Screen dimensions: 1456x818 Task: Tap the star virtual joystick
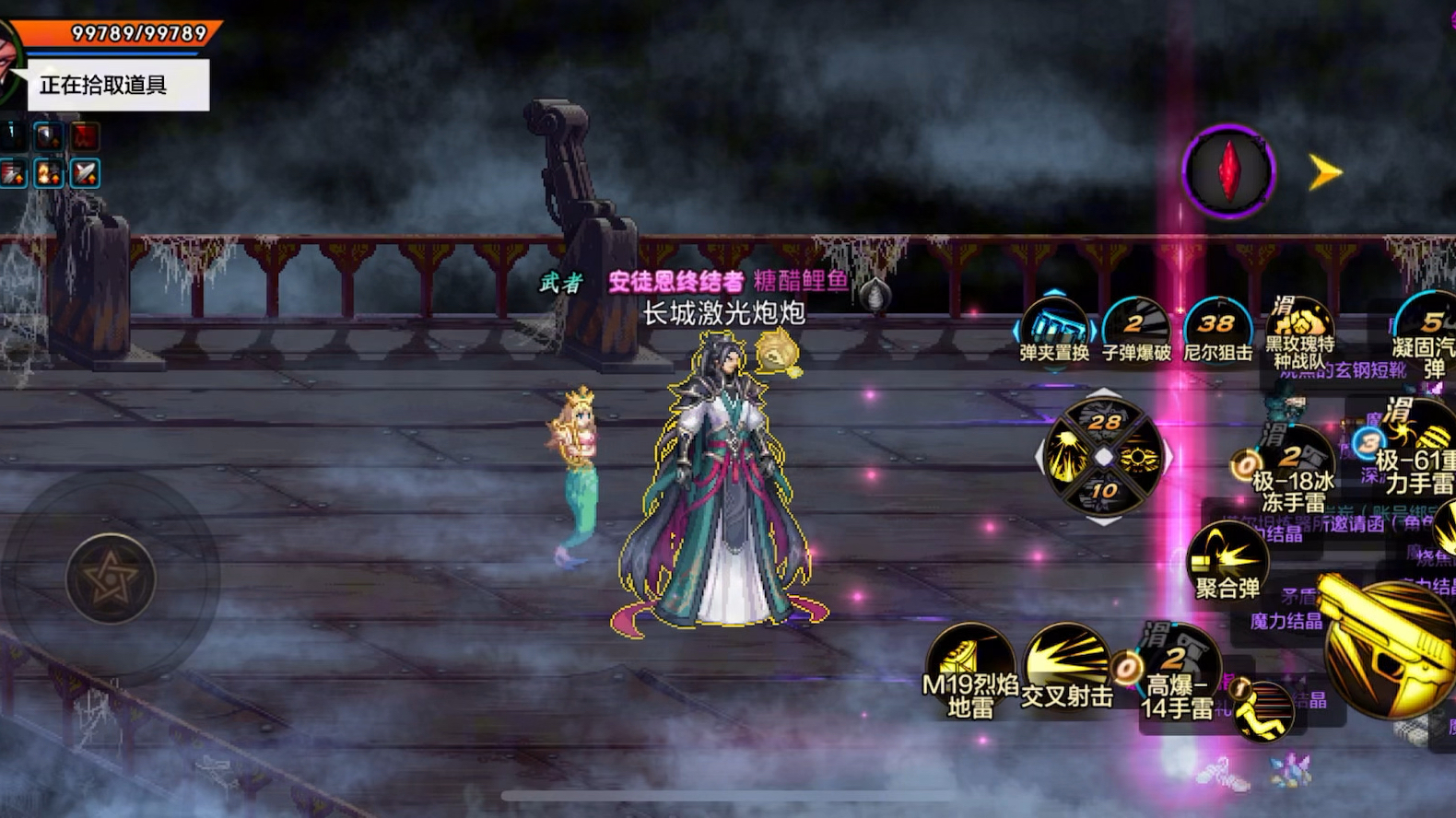click(111, 578)
